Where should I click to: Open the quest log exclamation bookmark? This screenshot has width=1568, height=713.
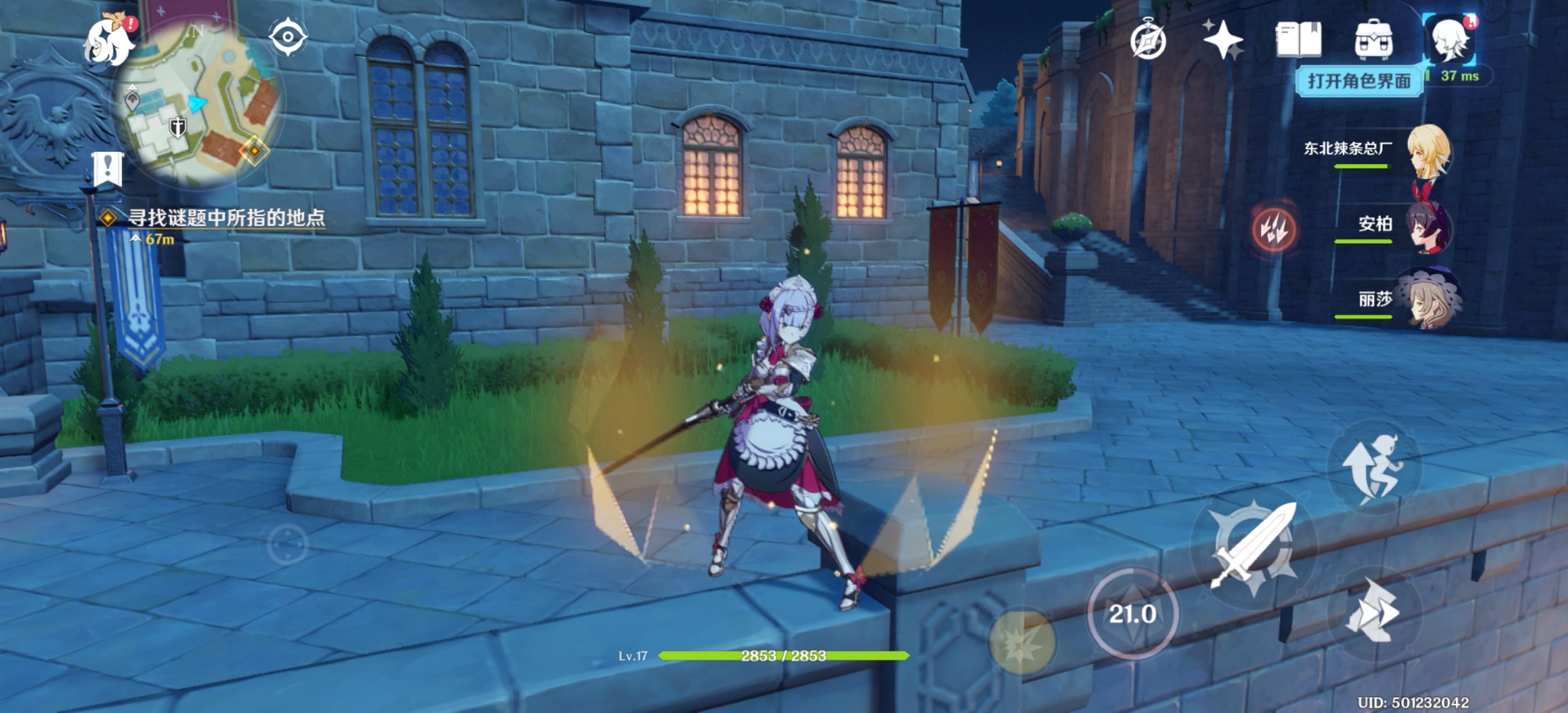[108, 168]
